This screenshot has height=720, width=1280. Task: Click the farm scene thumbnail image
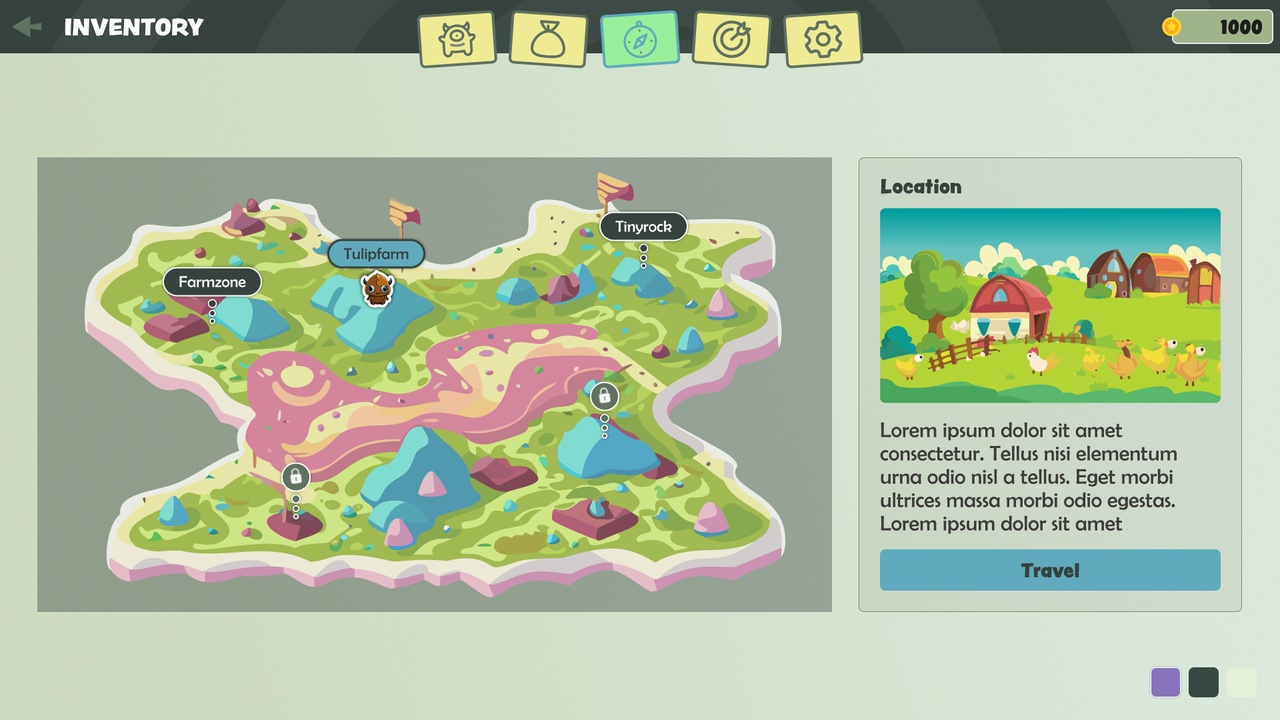point(1050,306)
